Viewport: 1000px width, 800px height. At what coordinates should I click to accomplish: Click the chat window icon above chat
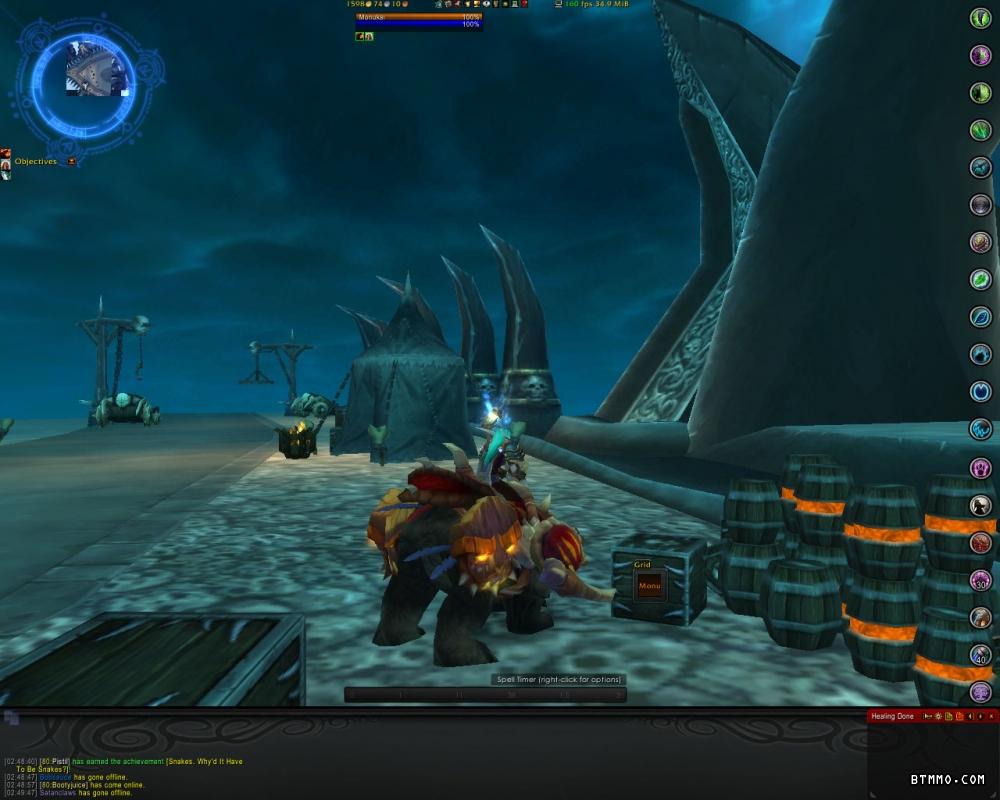coord(11,717)
